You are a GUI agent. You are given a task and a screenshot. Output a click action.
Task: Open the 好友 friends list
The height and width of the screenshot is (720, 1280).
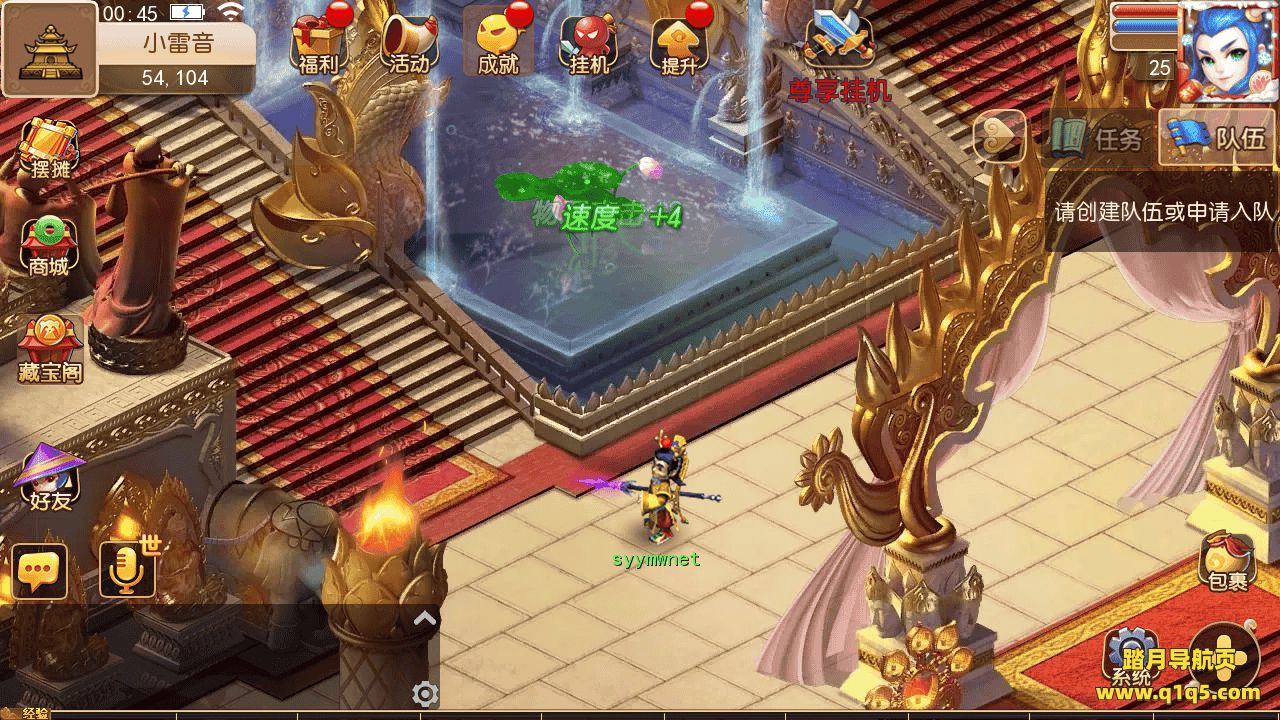(x=50, y=478)
